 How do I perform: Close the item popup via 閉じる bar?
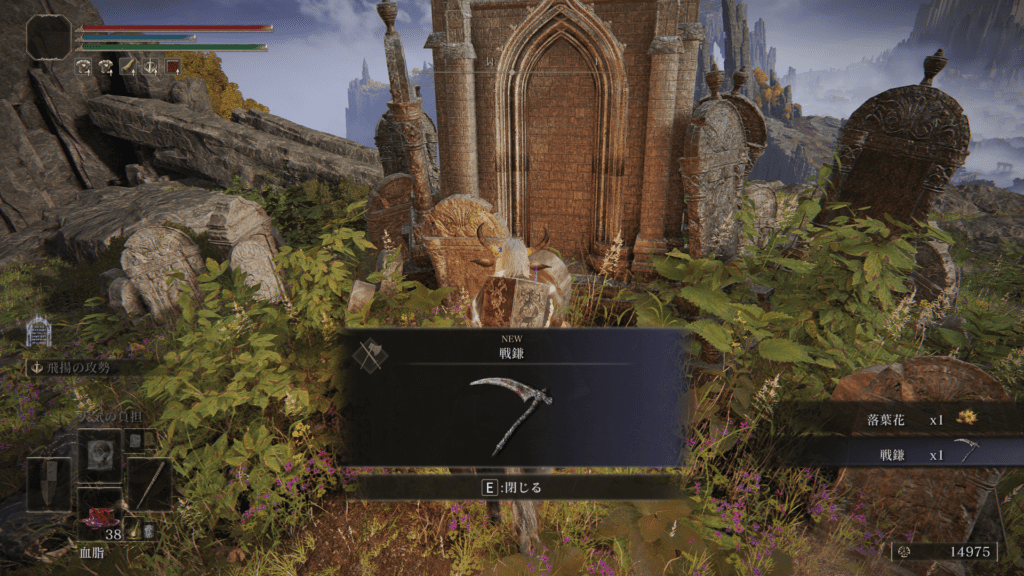(x=512, y=488)
